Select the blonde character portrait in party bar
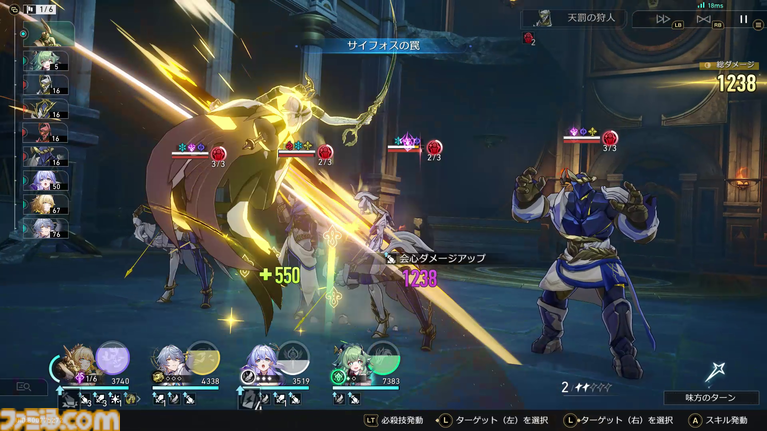The height and width of the screenshot is (431, 767). (77, 357)
